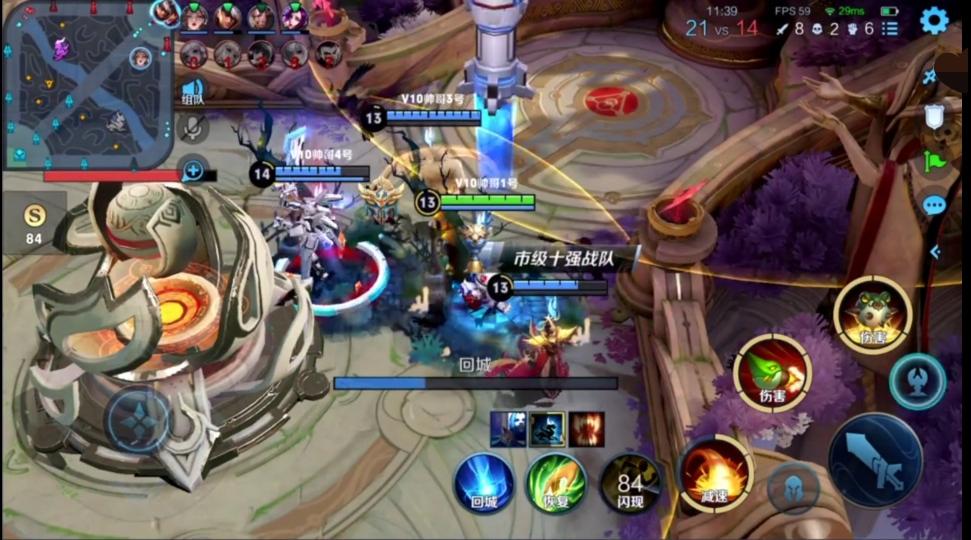Open the blue chat bubble
This screenshot has width=971, height=540.
tap(934, 205)
